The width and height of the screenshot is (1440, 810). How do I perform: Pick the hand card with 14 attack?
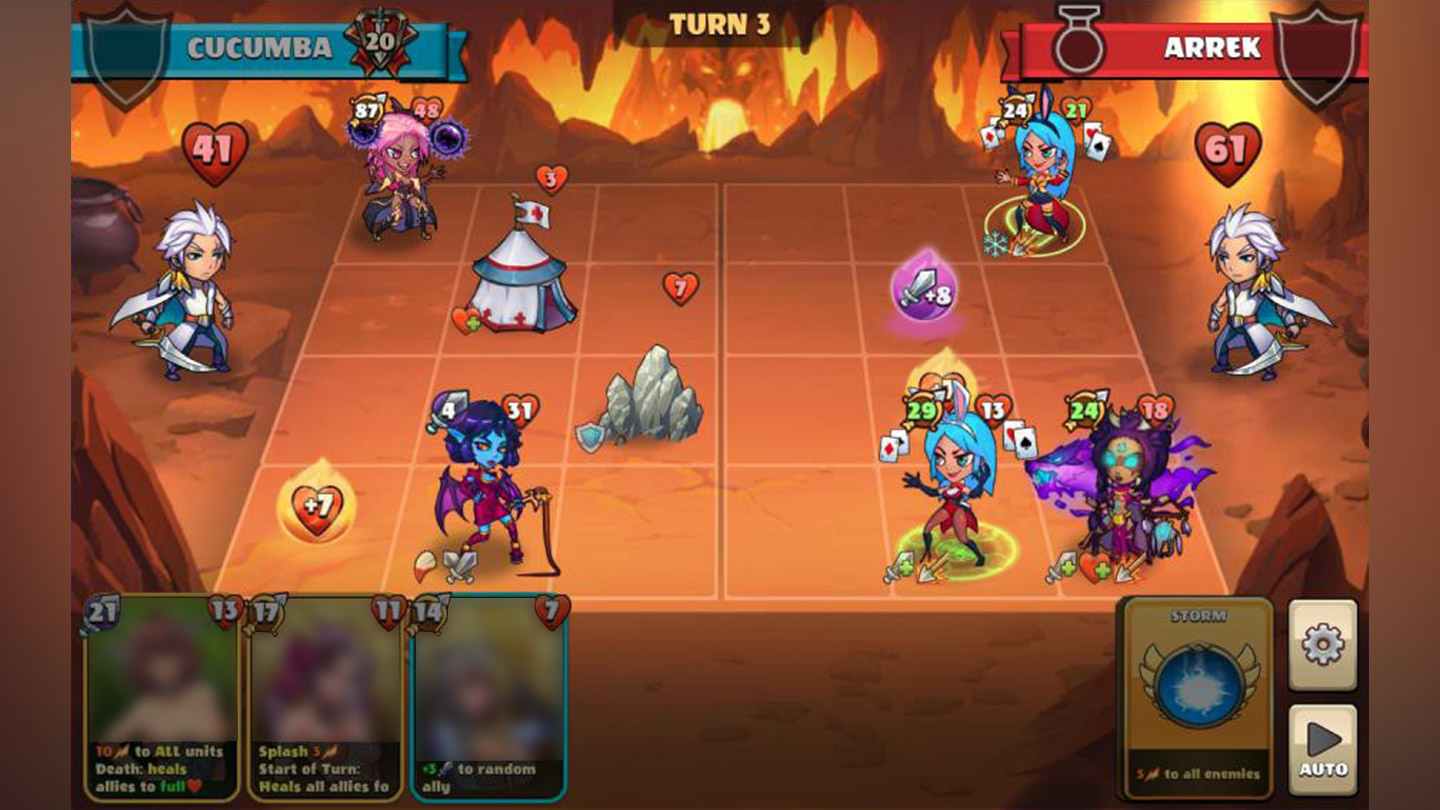coord(489,698)
